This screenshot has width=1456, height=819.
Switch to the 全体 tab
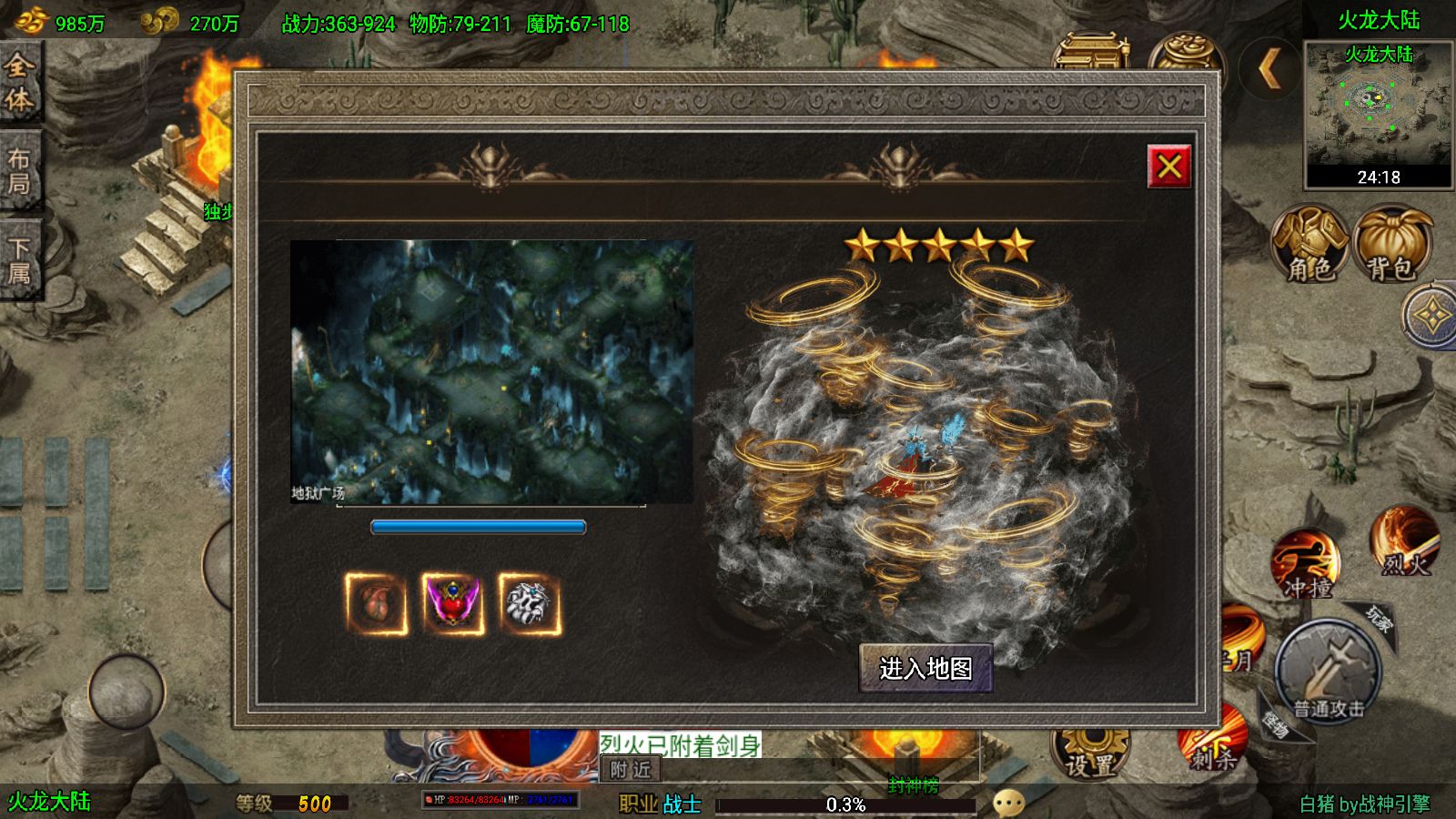tap(20, 82)
